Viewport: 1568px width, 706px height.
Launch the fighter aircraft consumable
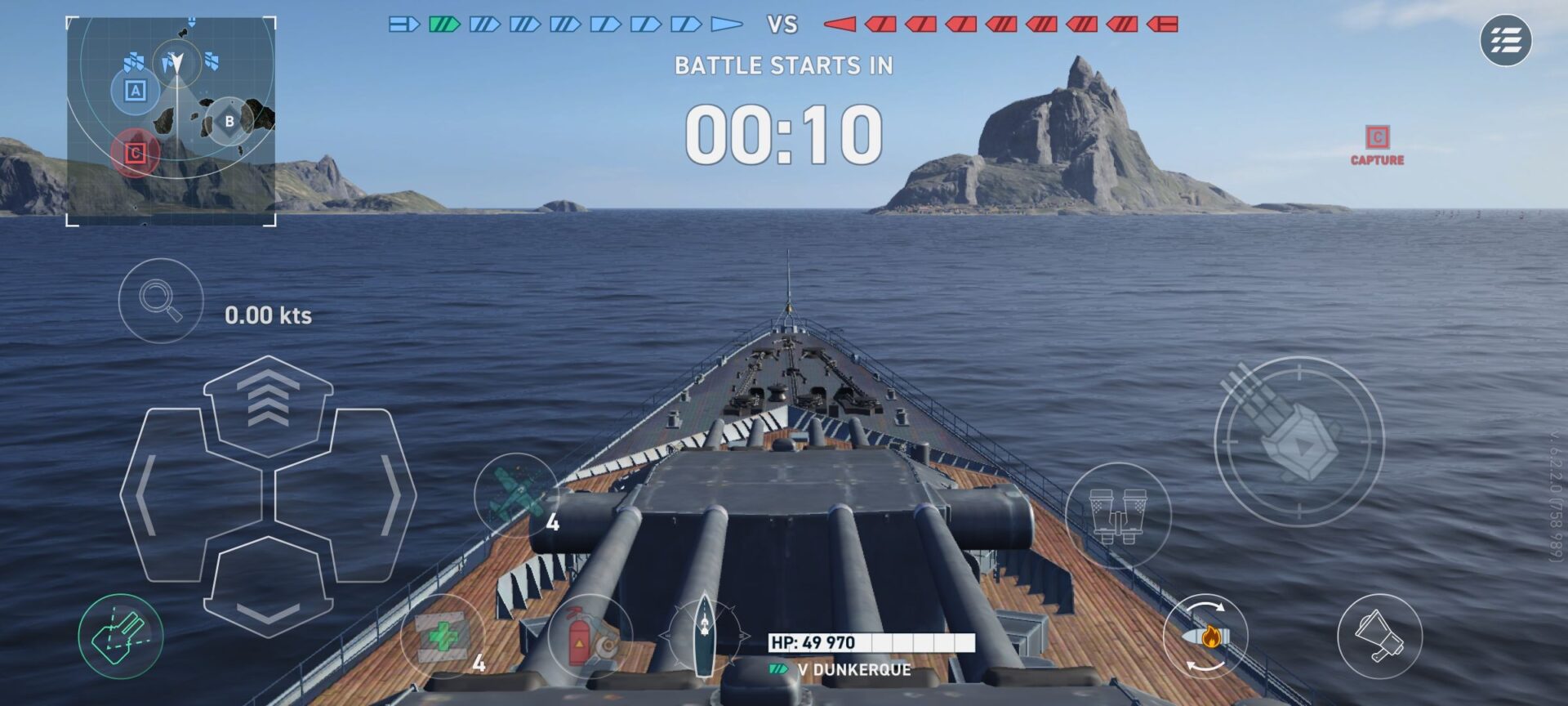click(x=515, y=495)
